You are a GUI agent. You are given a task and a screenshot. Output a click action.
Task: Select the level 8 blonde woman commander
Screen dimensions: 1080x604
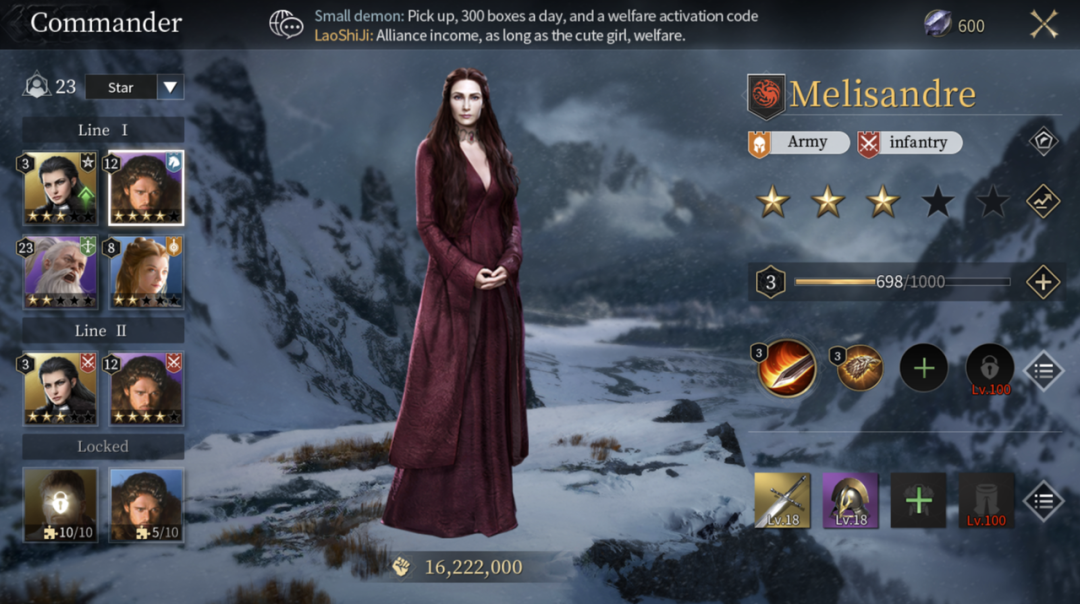tap(146, 272)
